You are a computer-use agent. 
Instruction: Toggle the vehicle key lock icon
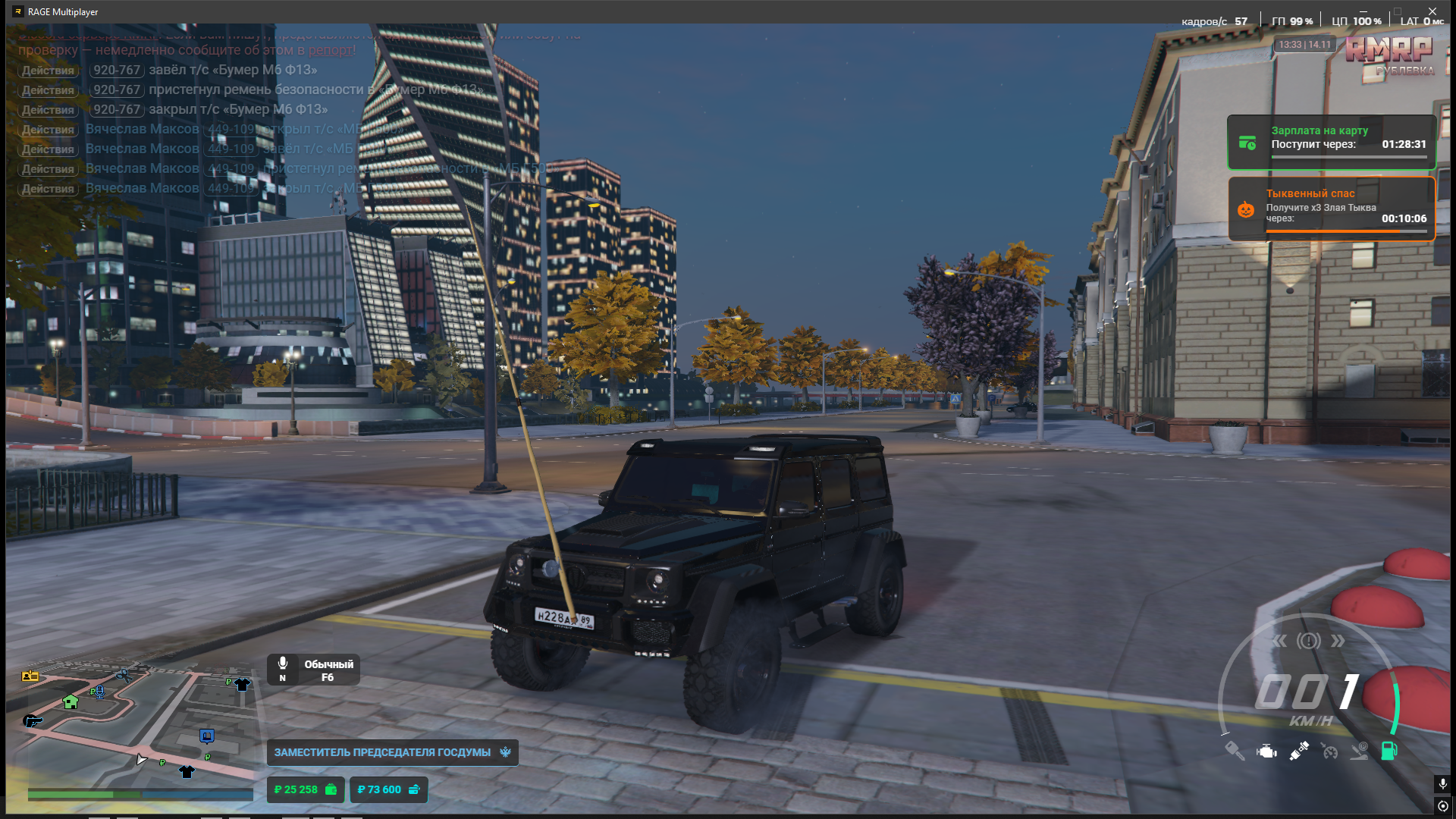pos(1234,751)
